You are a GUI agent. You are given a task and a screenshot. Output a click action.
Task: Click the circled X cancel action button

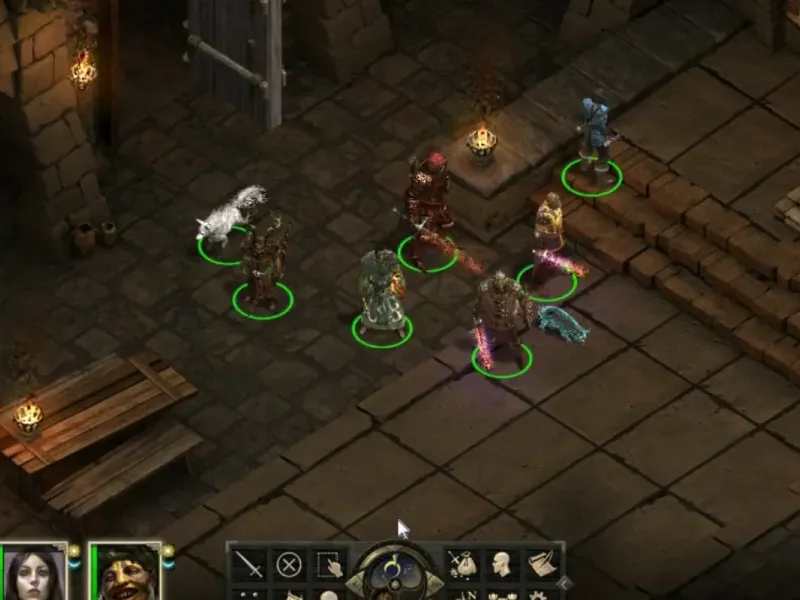pyautogui.click(x=288, y=564)
